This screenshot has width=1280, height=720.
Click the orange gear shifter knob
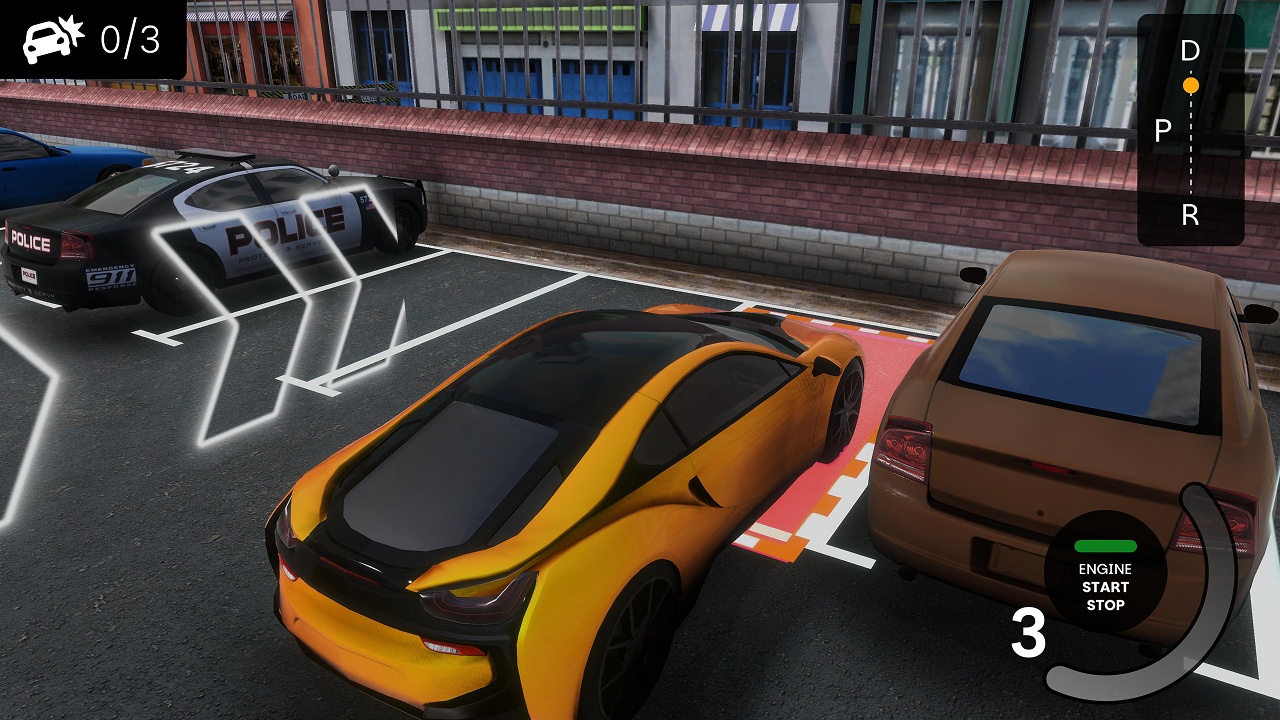pyautogui.click(x=1191, y=86)
